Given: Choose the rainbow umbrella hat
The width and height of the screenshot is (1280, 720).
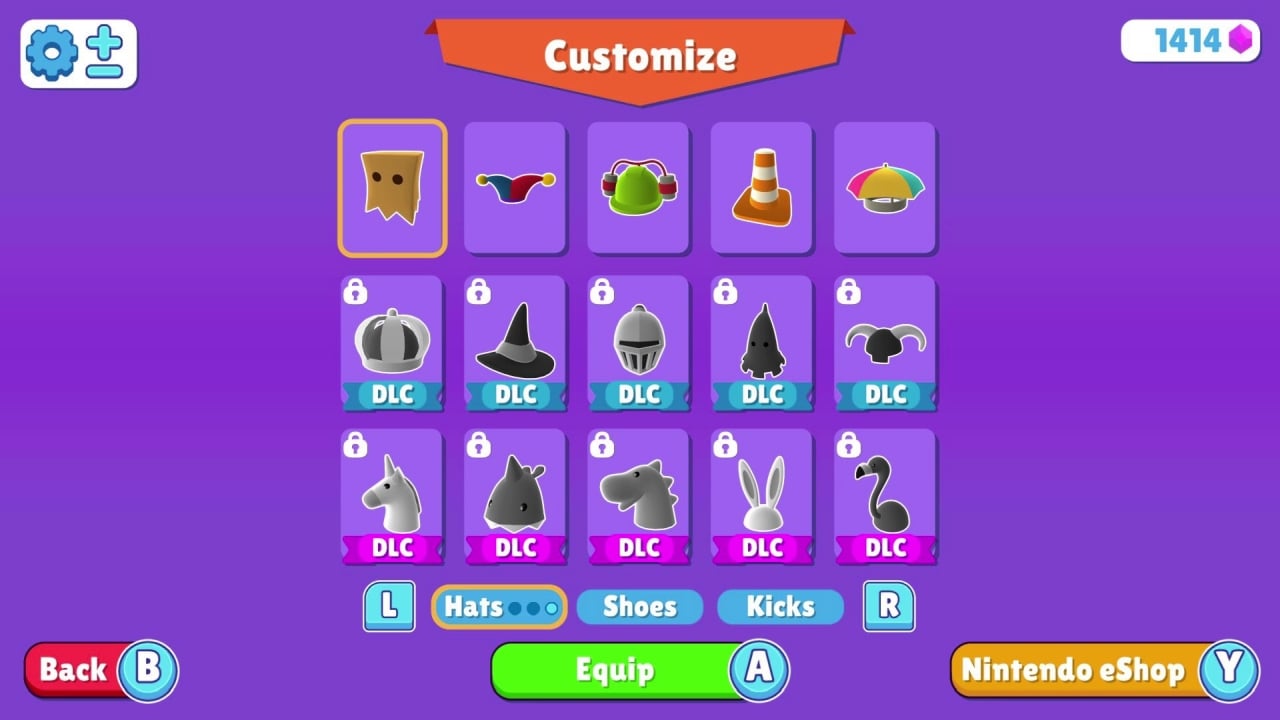Looking at the screenshot, I should pyautogui.click(x=885, y=186).
